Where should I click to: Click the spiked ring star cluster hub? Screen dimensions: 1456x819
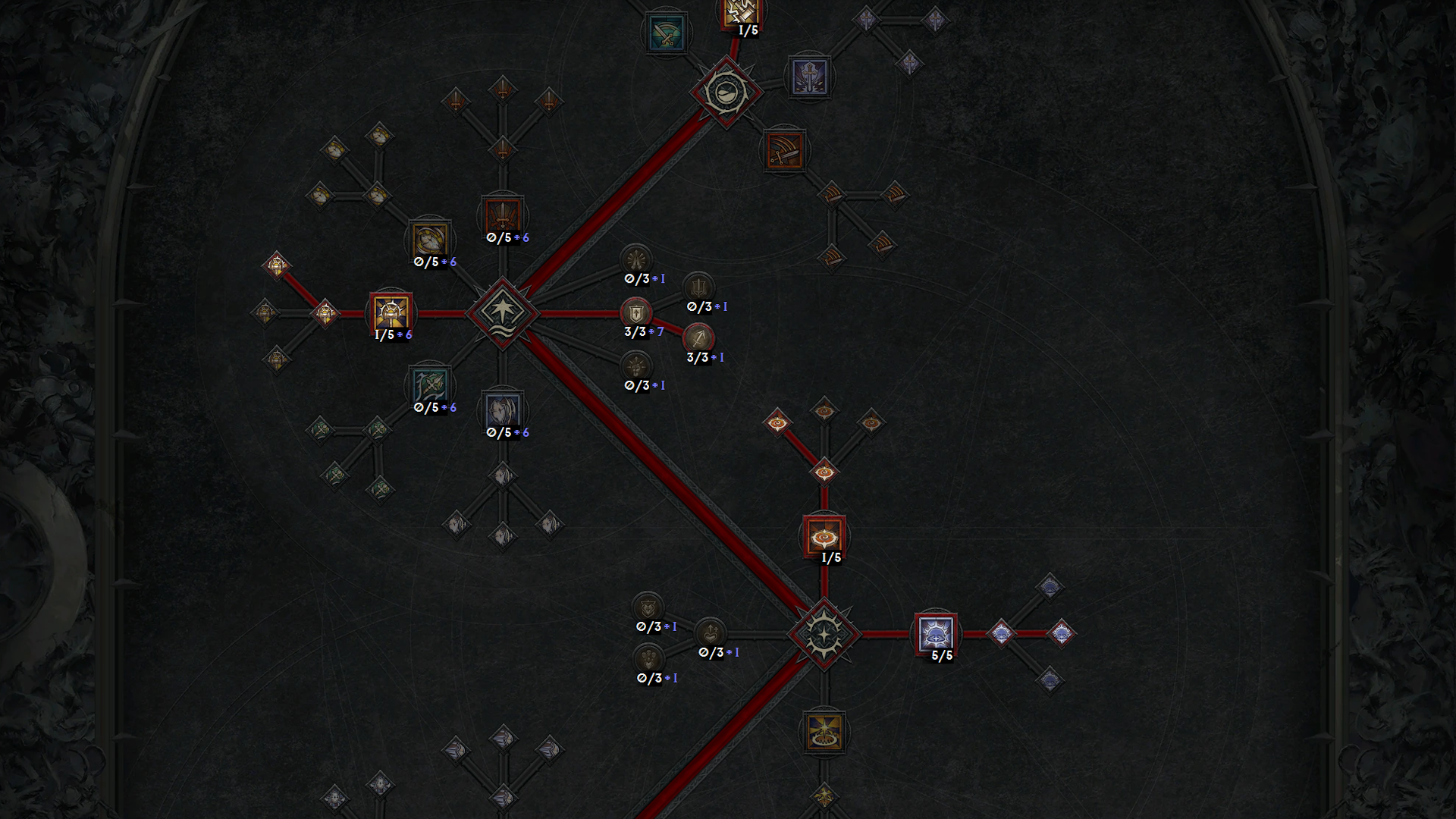coord(824,634)
